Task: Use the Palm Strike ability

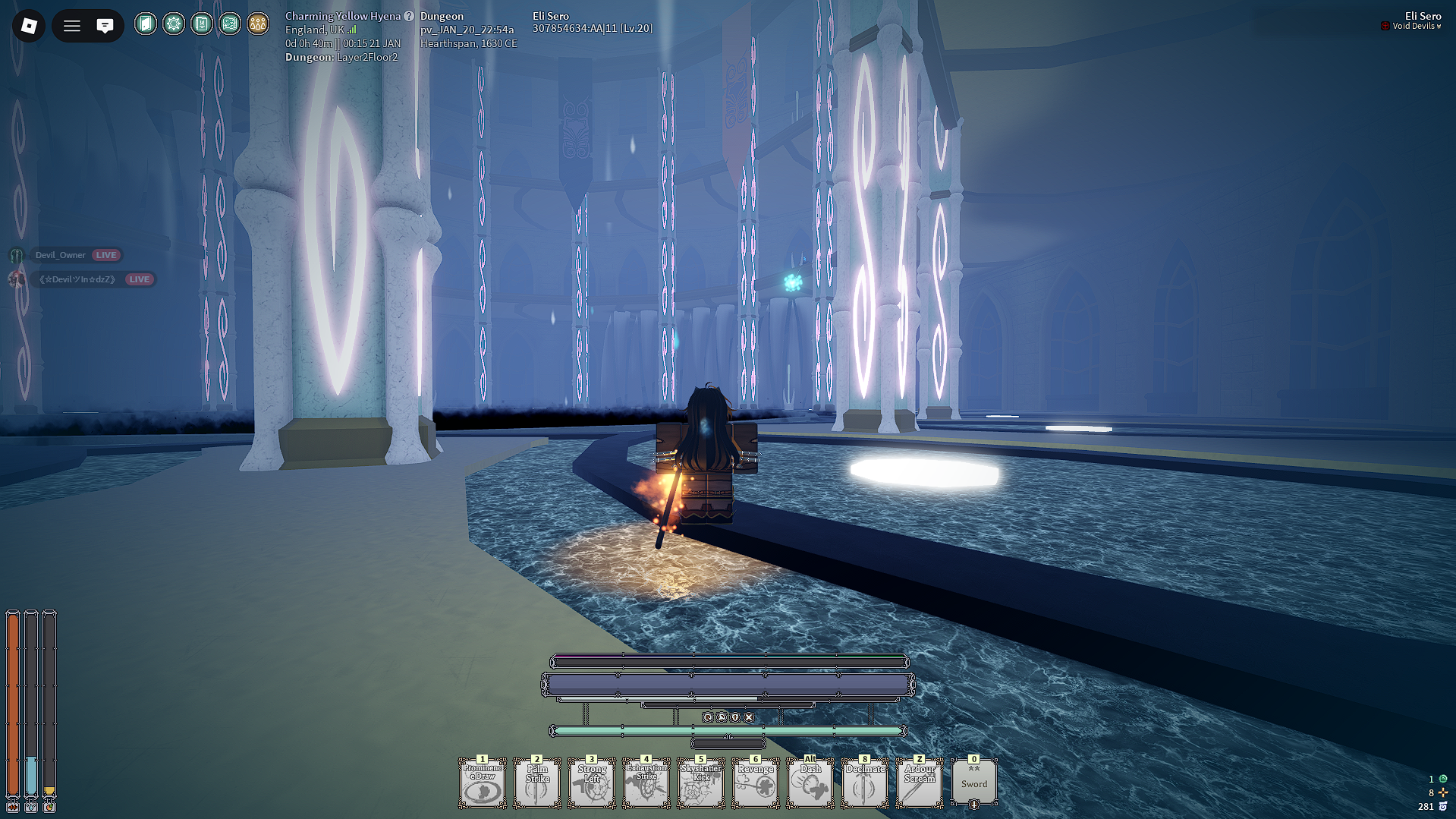Action: 537,783
